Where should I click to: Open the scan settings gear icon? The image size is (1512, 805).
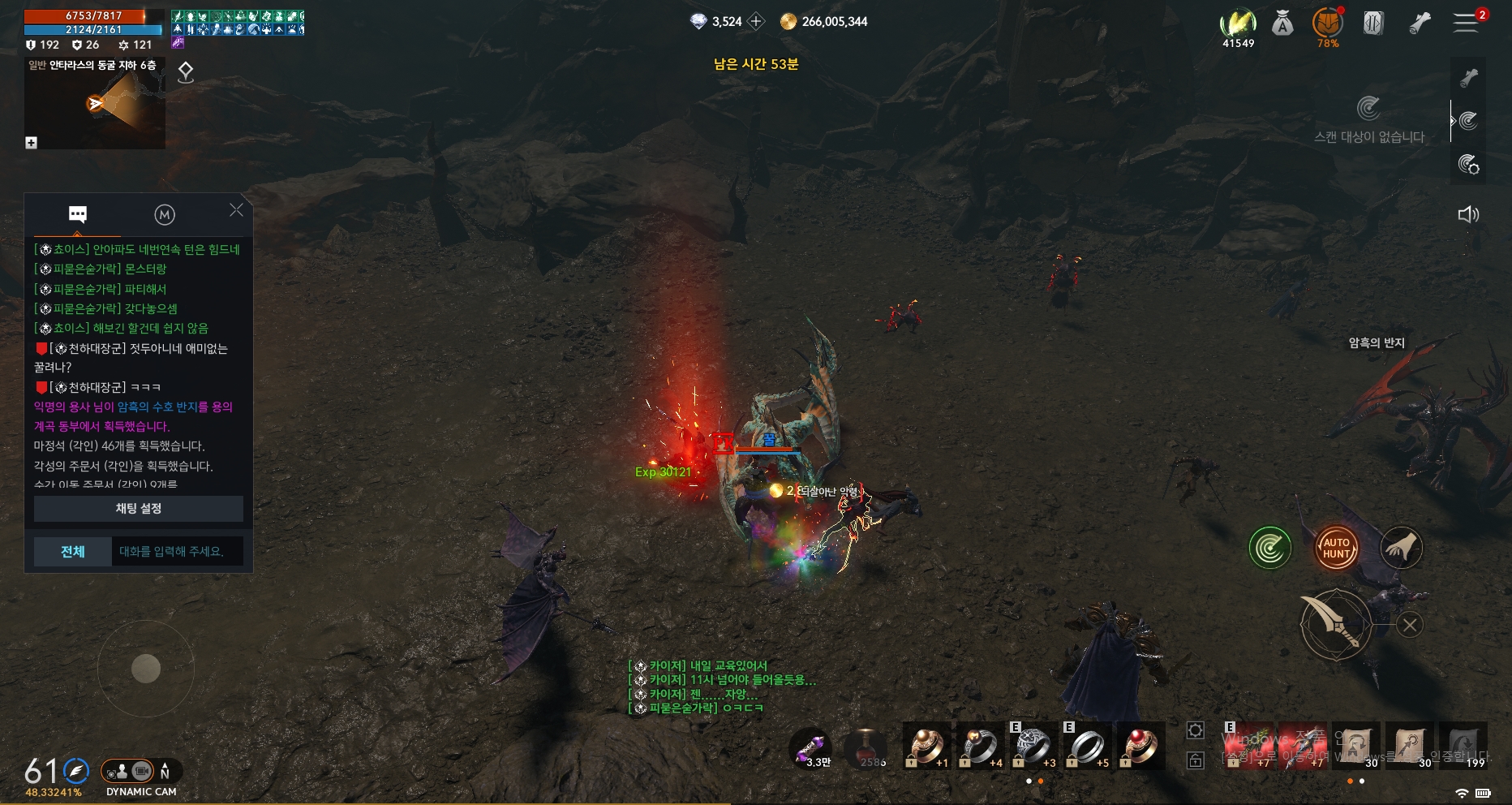click(x=1469, y=165)
